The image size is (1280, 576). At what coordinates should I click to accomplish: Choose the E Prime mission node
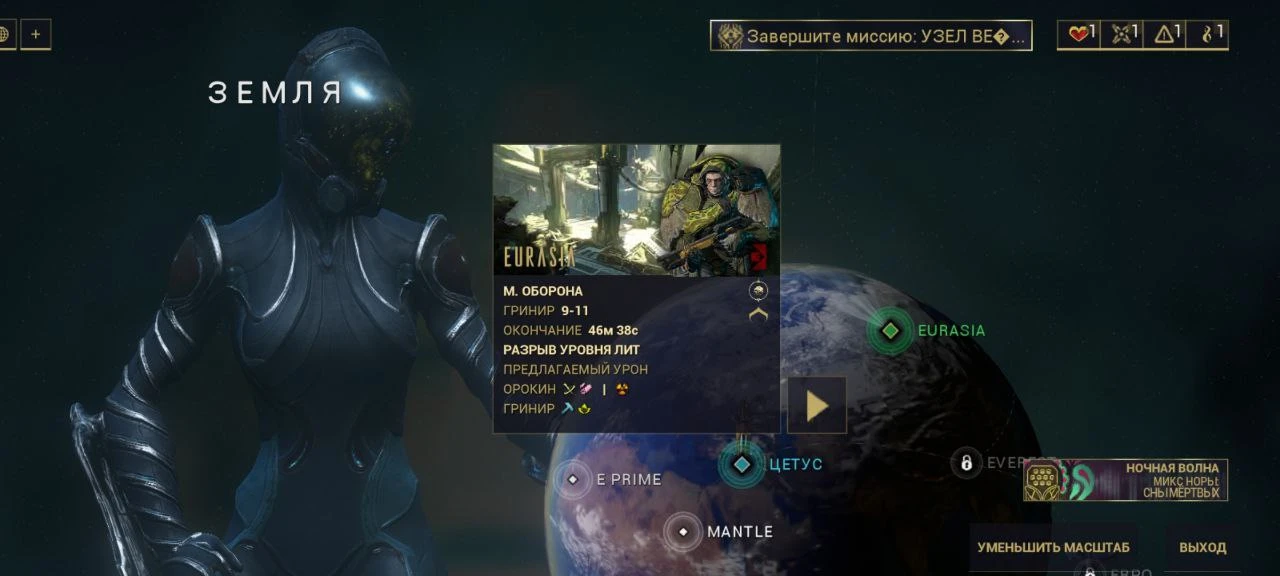point(573,480)
